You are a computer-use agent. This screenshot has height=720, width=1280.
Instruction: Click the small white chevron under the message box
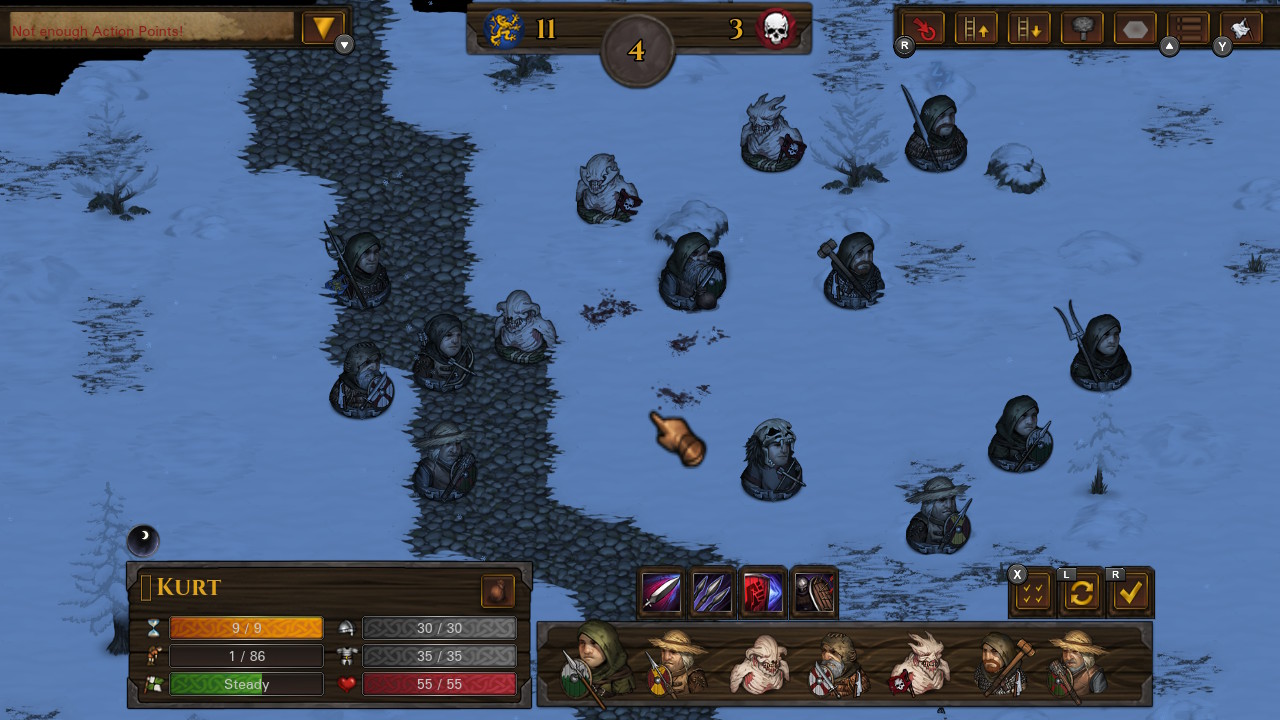click(x=344, y=45)
